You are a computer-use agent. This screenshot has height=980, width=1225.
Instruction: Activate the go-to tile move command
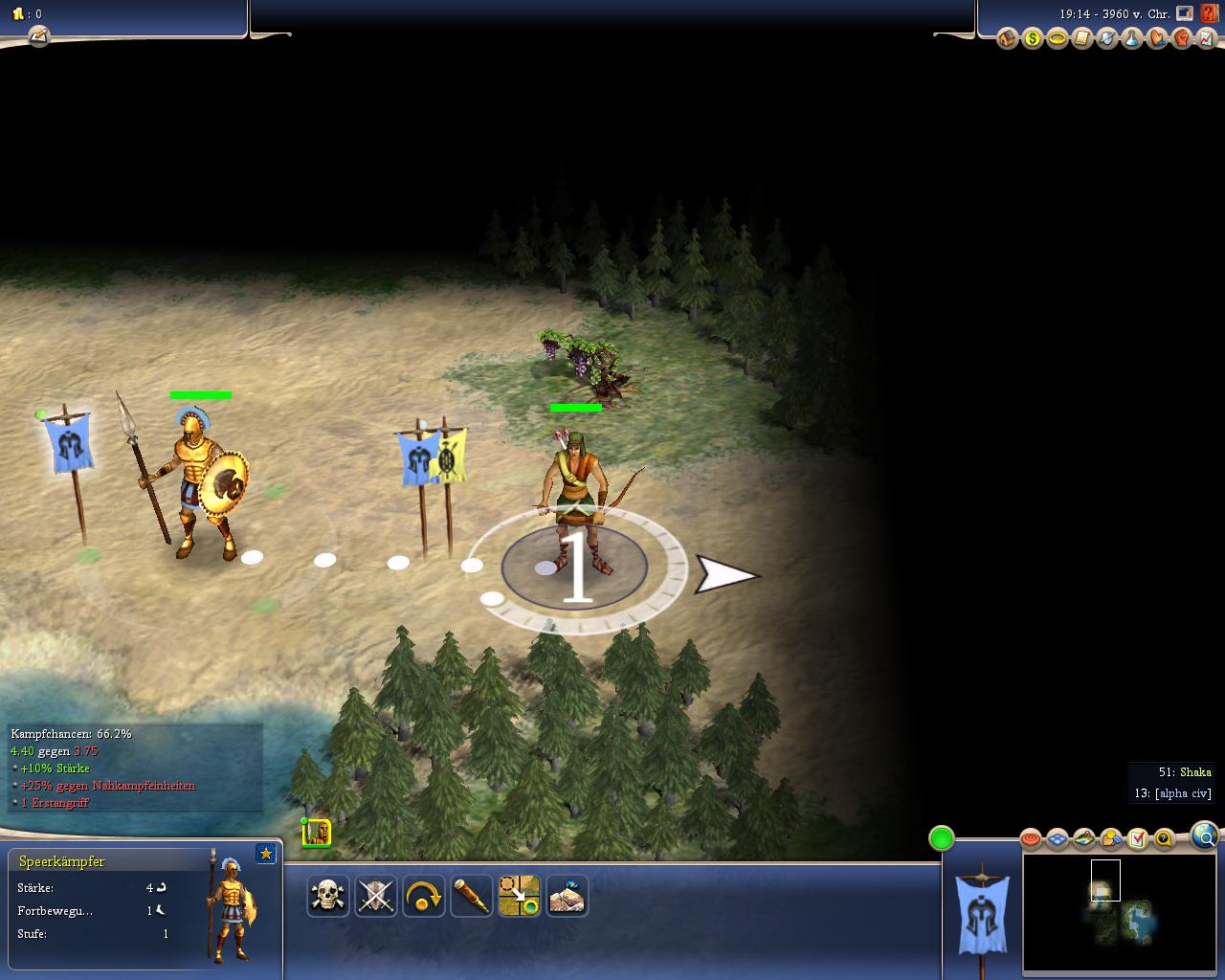click(519, 896)
